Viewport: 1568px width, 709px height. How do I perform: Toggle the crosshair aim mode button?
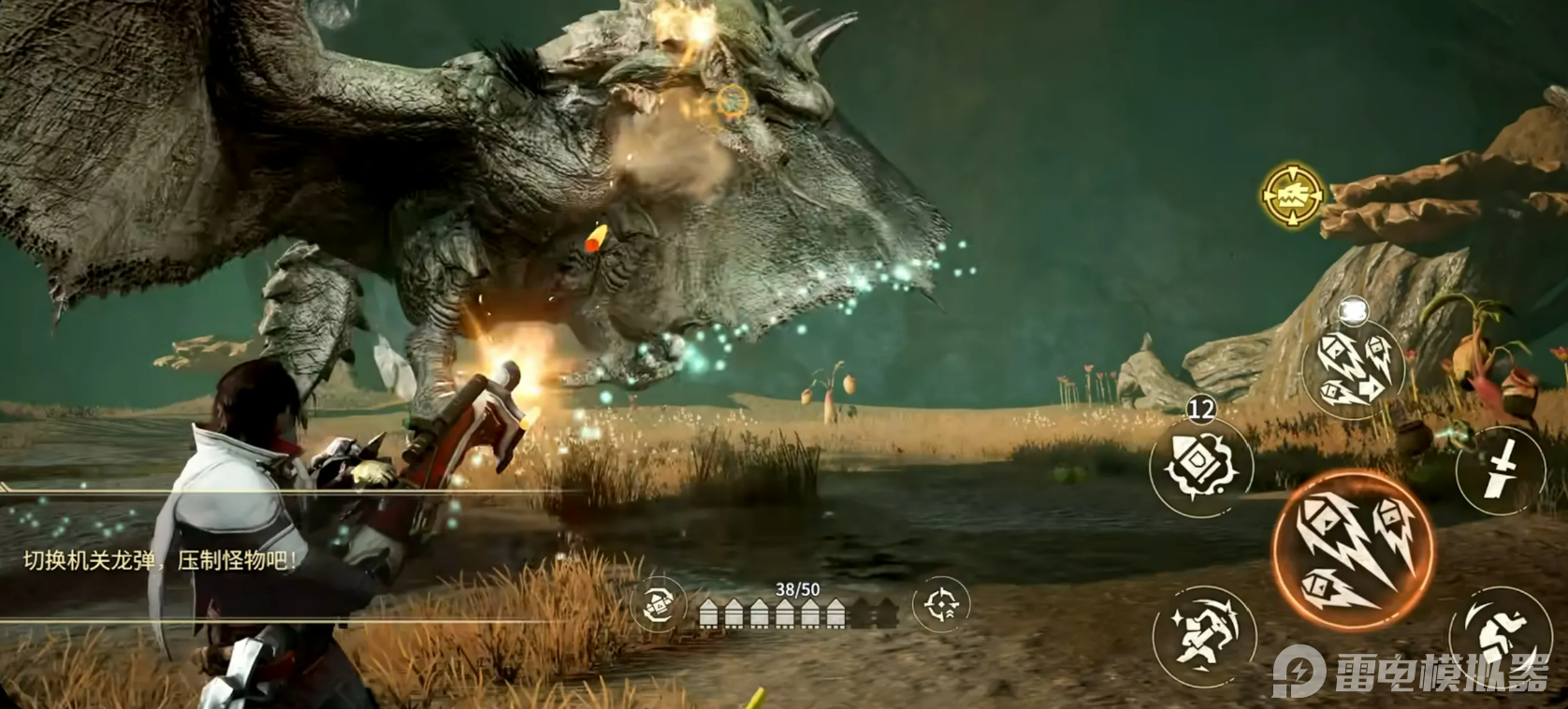coord(940,605)
